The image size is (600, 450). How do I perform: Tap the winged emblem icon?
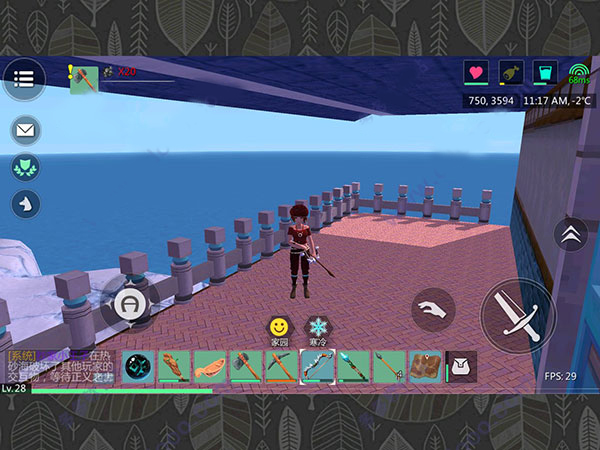coord(25,168)
